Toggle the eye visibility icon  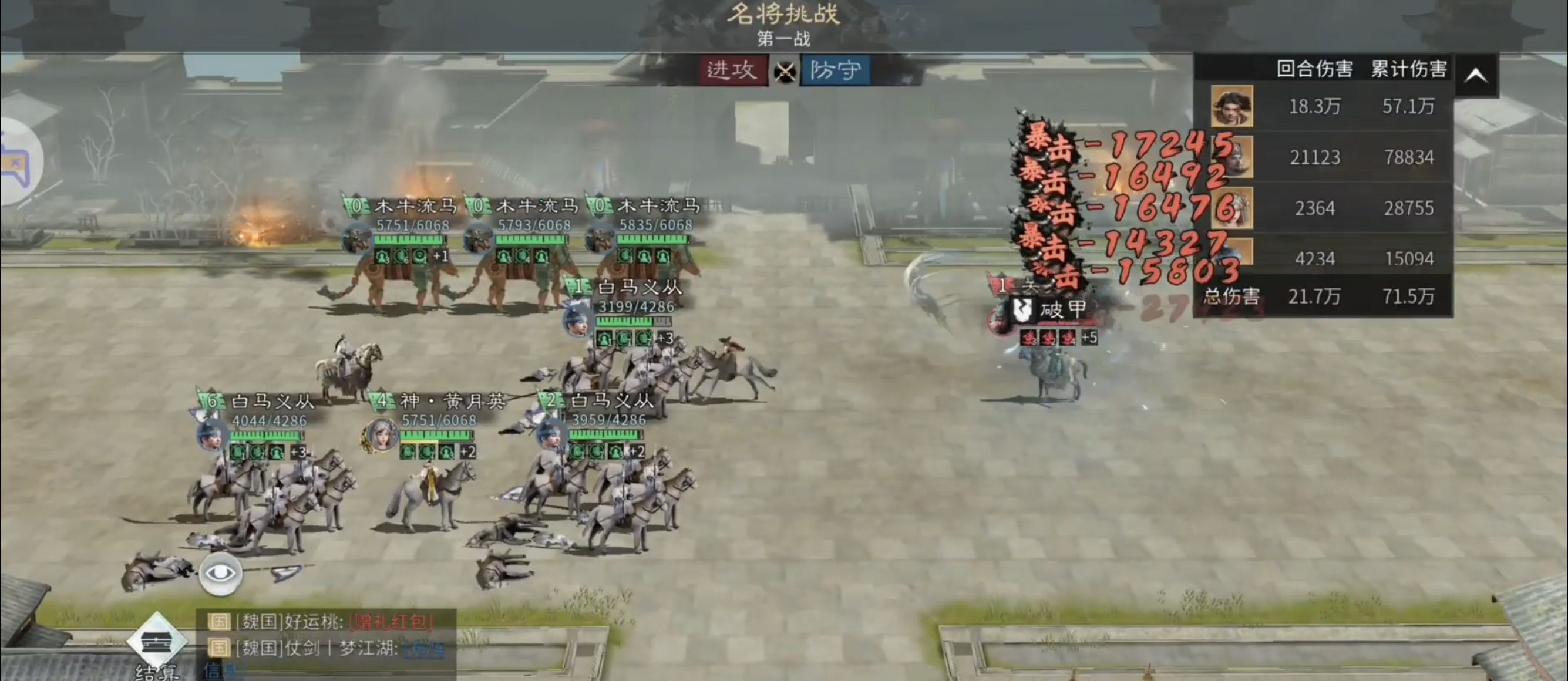click(x=220, y=574)
